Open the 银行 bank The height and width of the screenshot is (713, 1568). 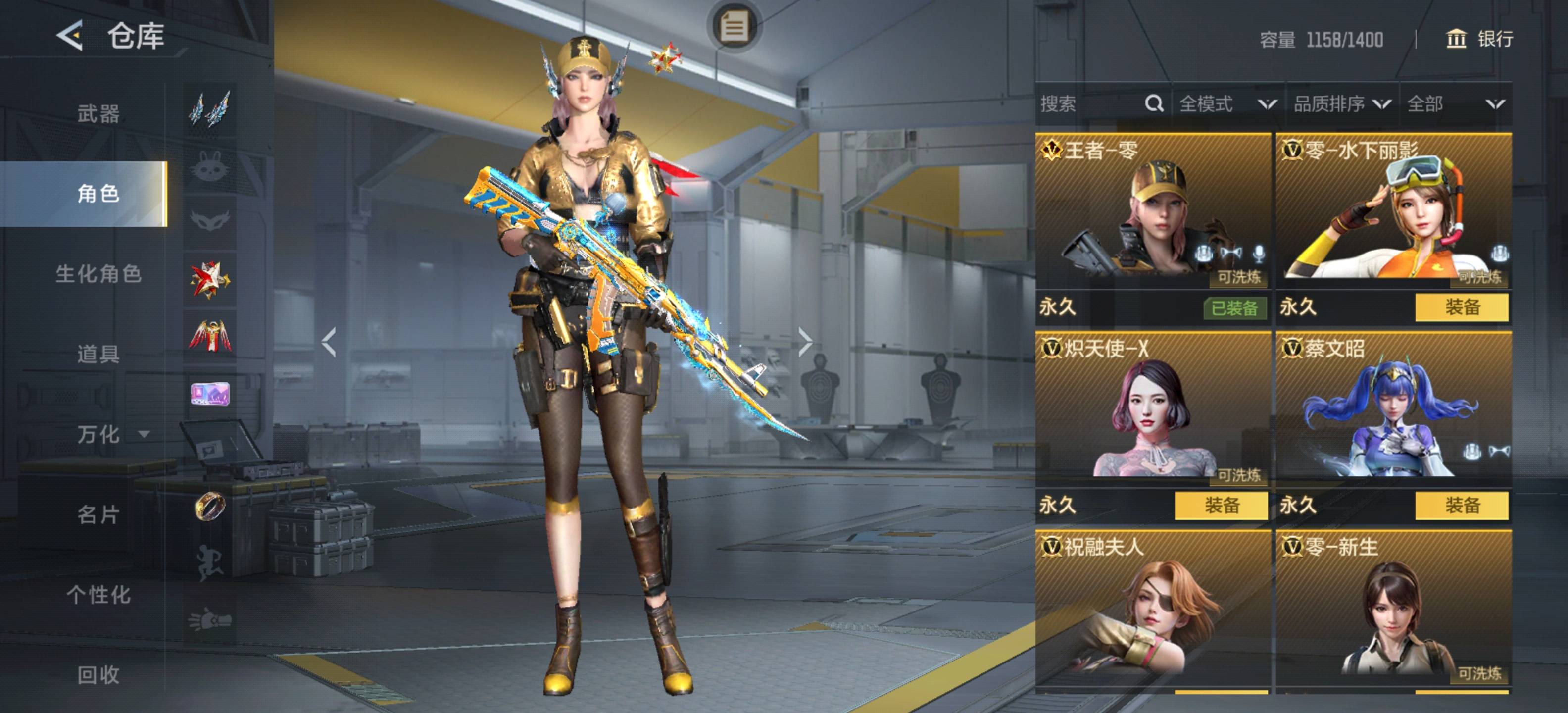pyautogui.click(x=1479, y=39)
